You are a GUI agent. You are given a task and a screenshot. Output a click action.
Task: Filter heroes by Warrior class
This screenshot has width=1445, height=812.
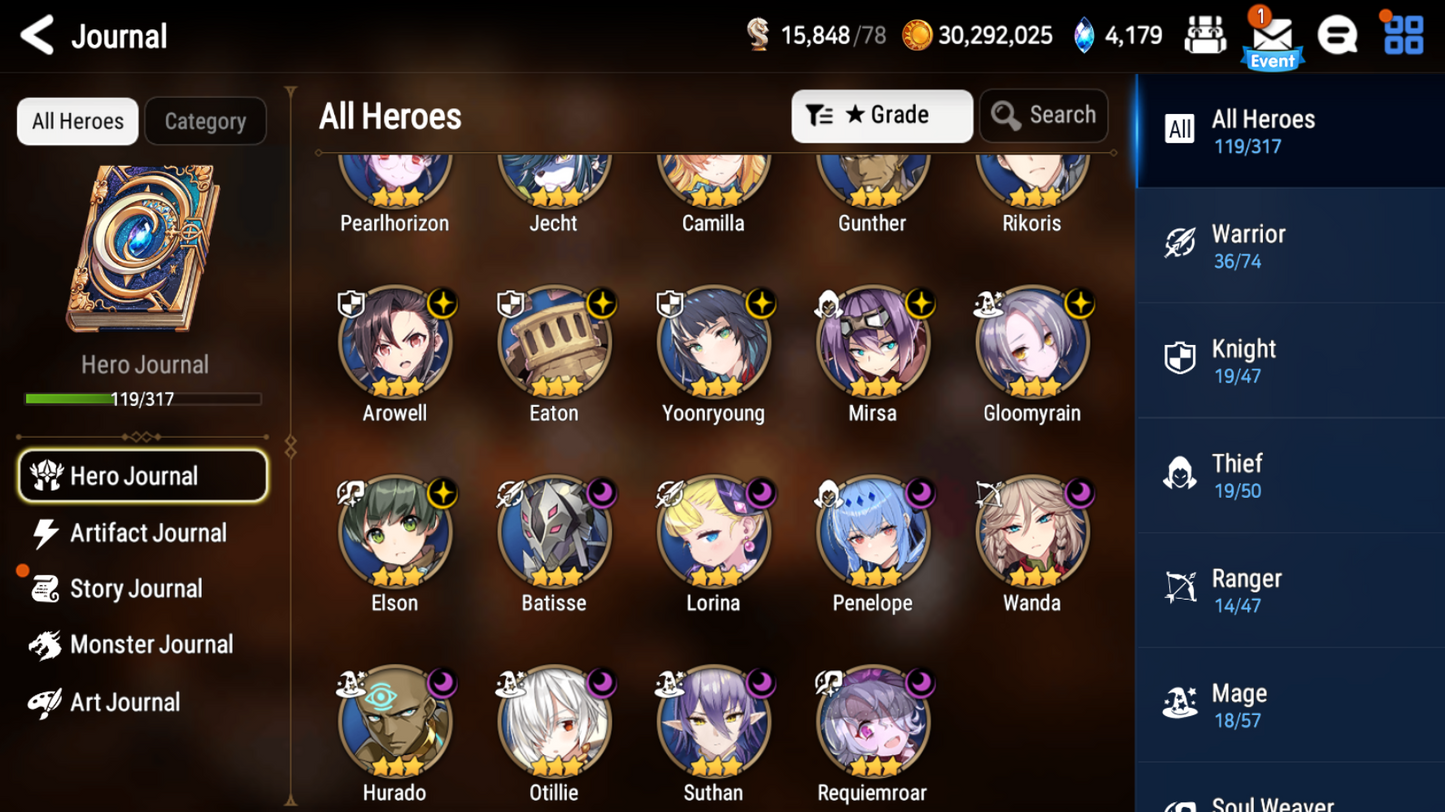[1288, 246]
